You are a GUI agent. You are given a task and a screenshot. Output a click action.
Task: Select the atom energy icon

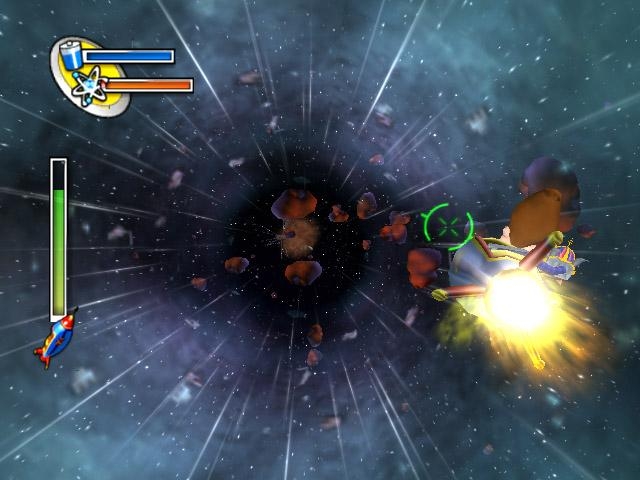point(88,84)
